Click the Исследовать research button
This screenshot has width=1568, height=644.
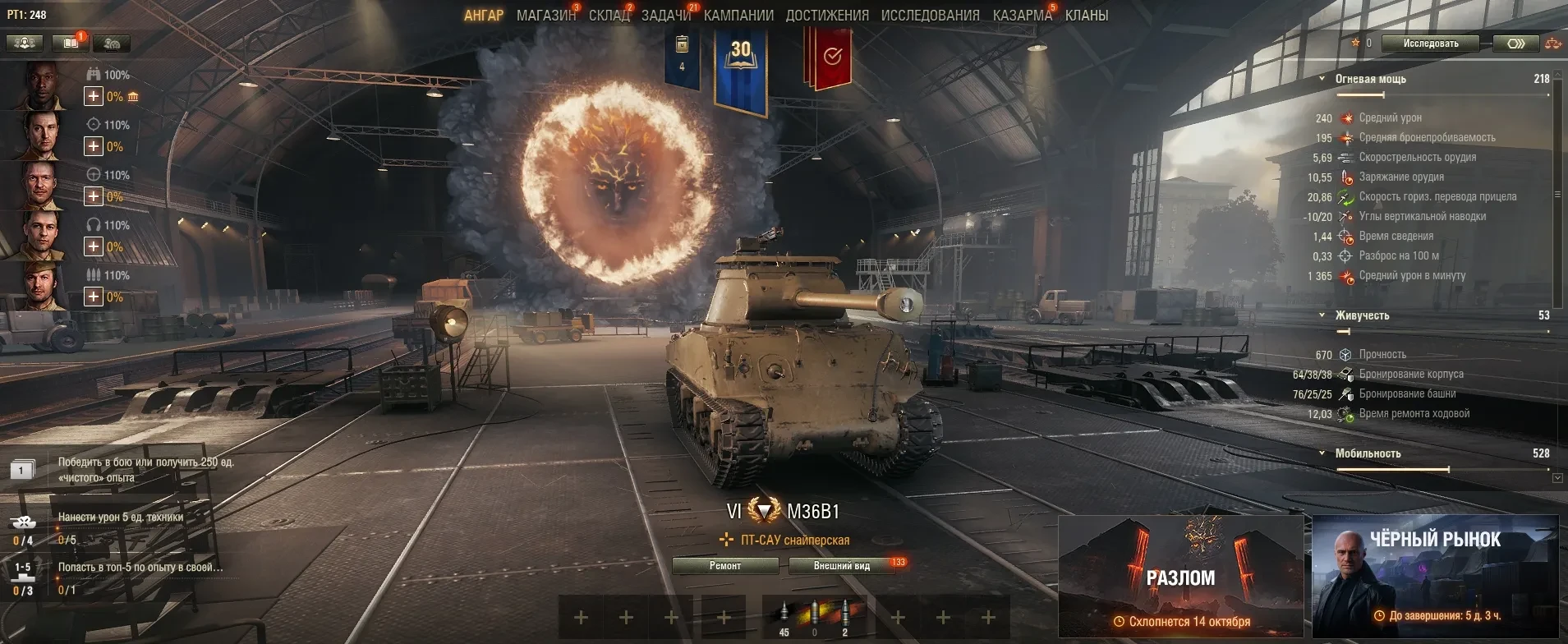(x=1430, y=44)
